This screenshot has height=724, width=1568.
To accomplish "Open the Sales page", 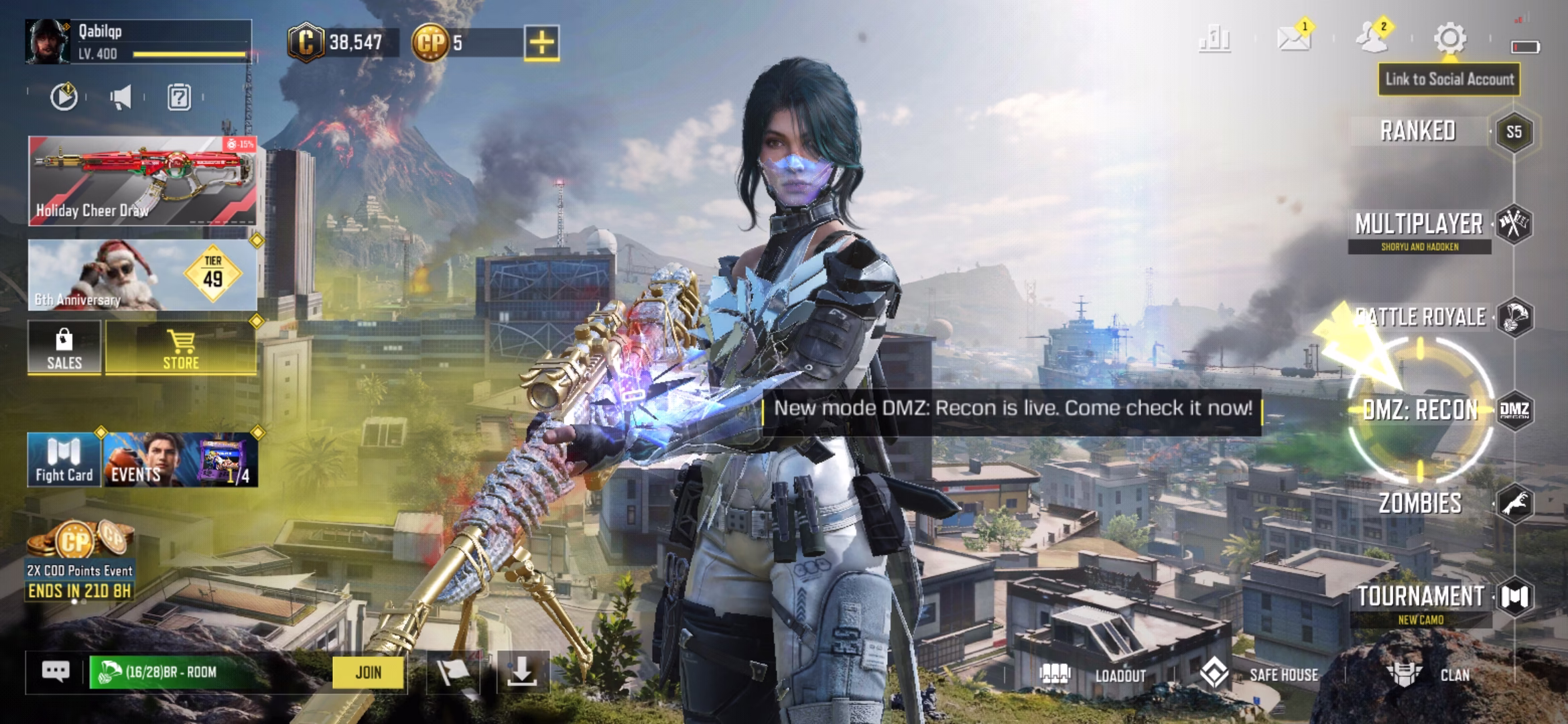I will click(64, 347).
